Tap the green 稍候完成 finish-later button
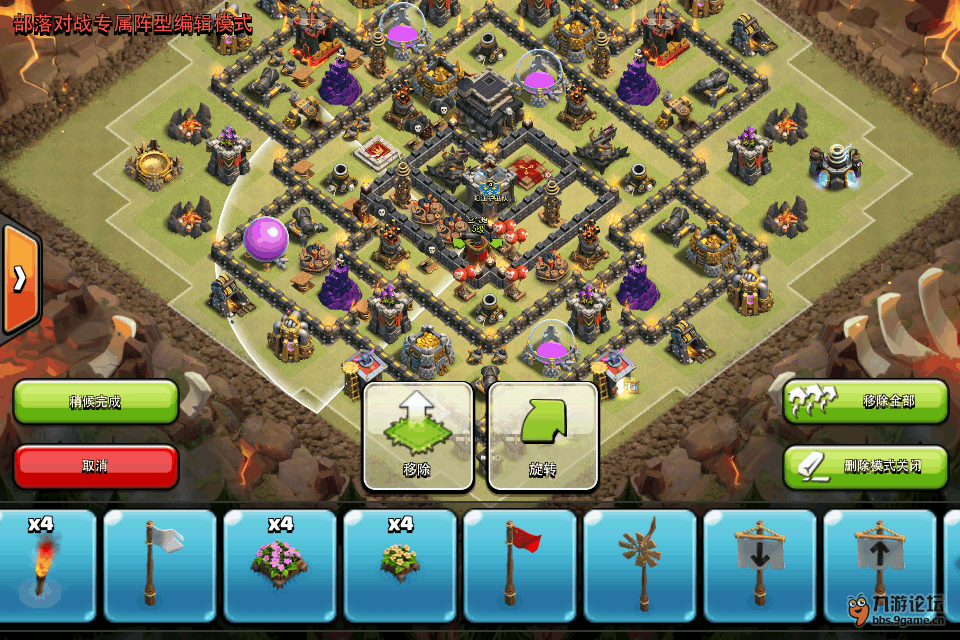Image resolution: width=960 pixels, height=640 pixels. pyautogui.click(x=96, y=401)
